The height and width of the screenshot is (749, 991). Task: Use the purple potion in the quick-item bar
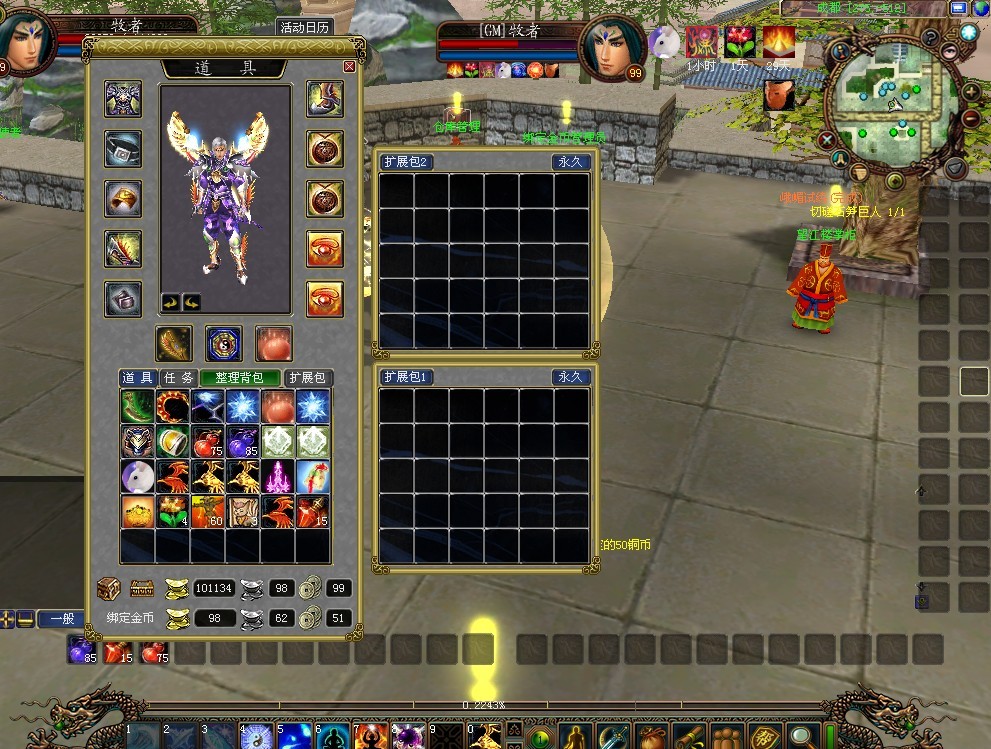click(80, 651)
